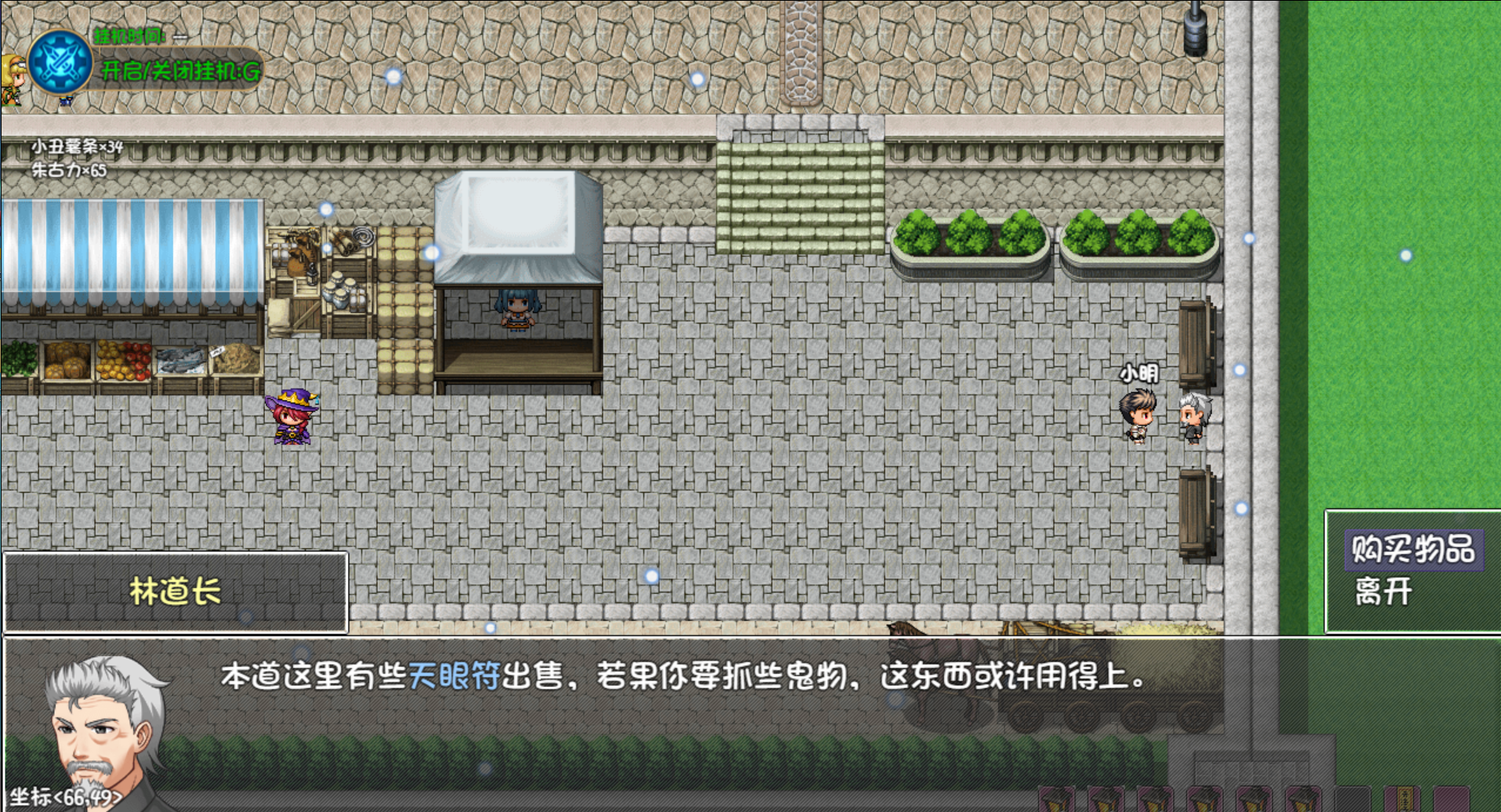Open the 购买物品 shop option
Screen dimensions: 1501x812
[1414, 550]
